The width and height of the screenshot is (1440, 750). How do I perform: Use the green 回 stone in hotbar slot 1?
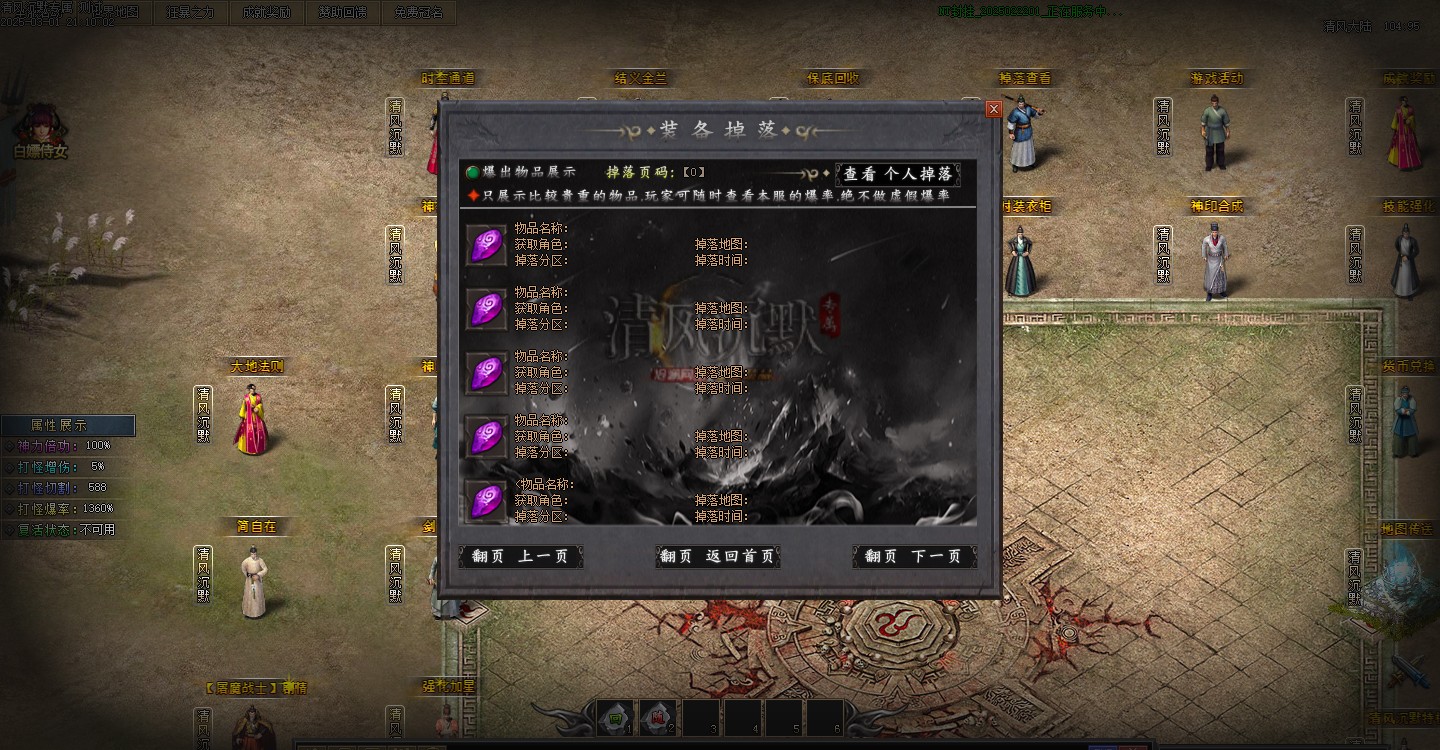[x=617, y=716]
